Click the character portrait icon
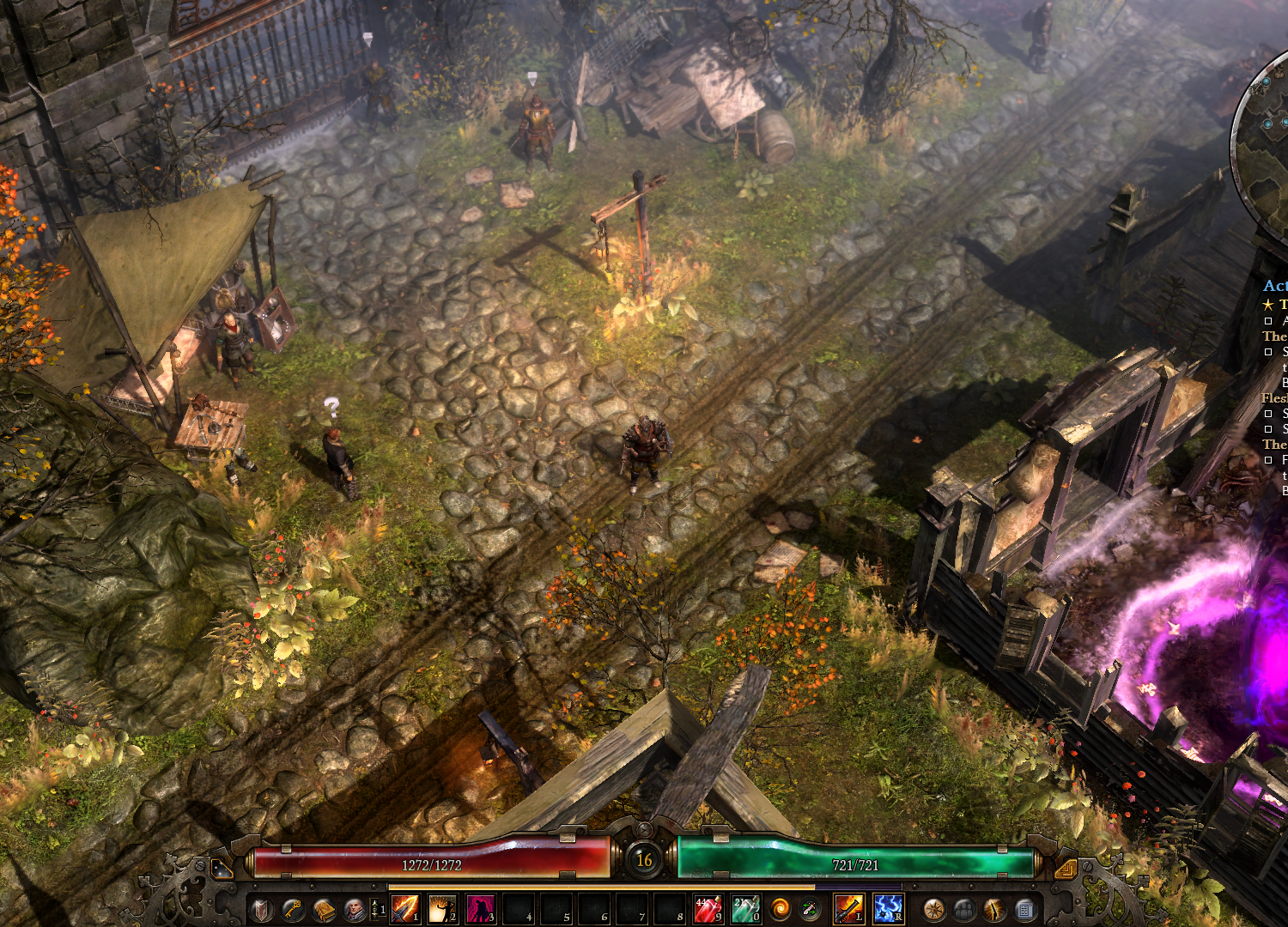1288x927 pixels. pyautogui.click(x=353, y=909)
